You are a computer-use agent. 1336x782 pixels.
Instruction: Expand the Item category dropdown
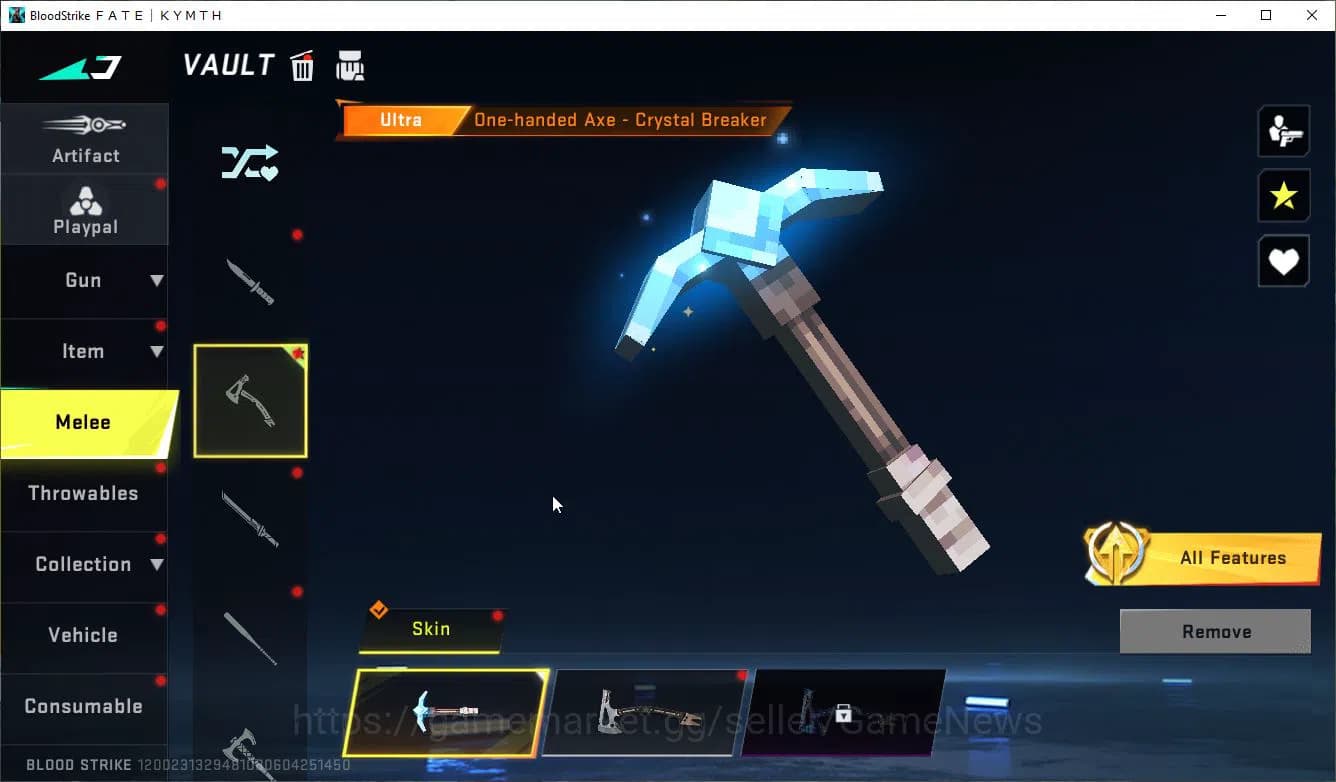coord(85,351)
